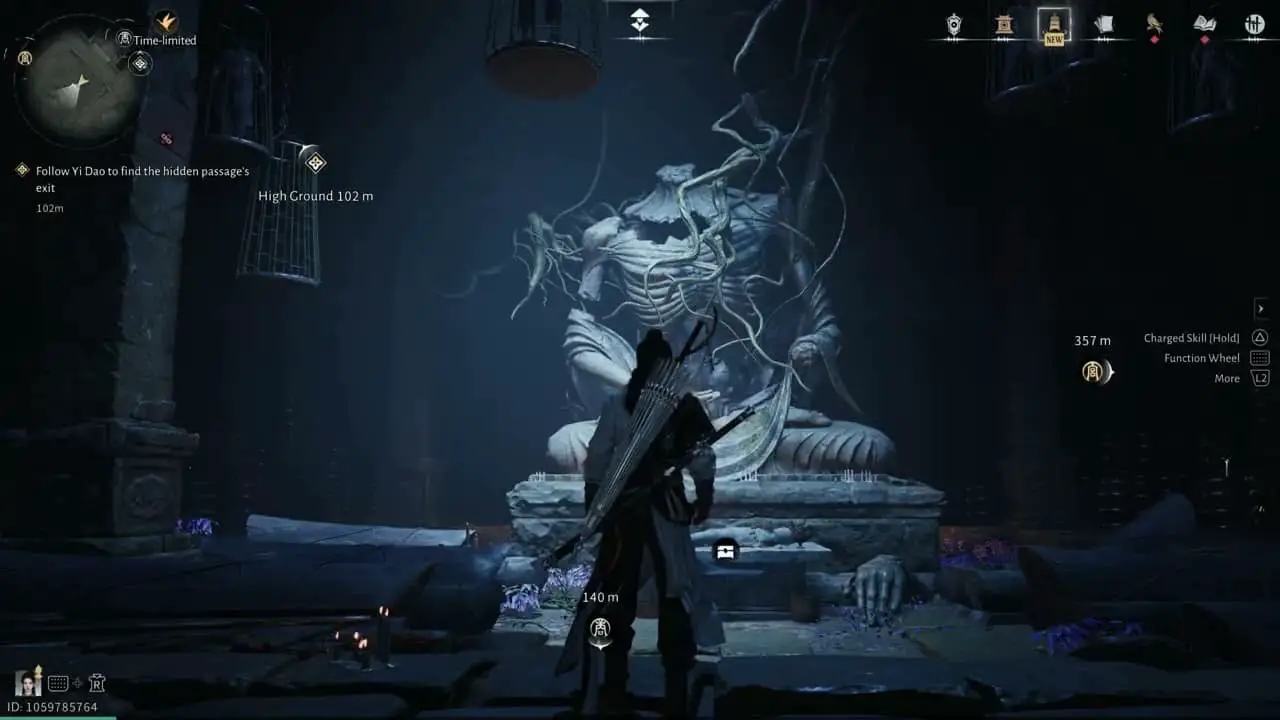Open the shrine gate menu icon
Viewport: 1280px width, 720px height.
[1004, 25]
